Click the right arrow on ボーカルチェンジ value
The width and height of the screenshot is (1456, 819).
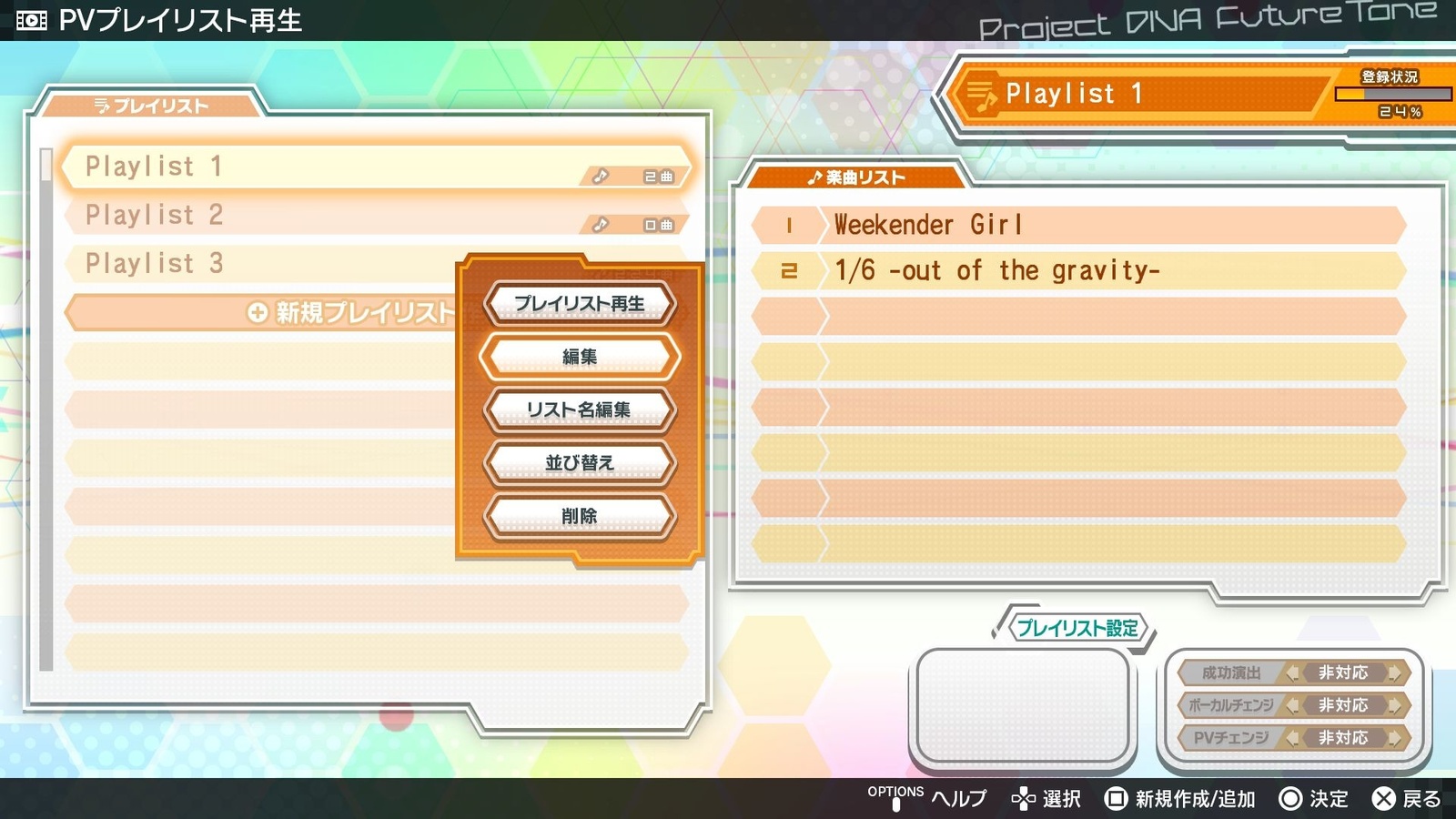tap(1393, 705)
